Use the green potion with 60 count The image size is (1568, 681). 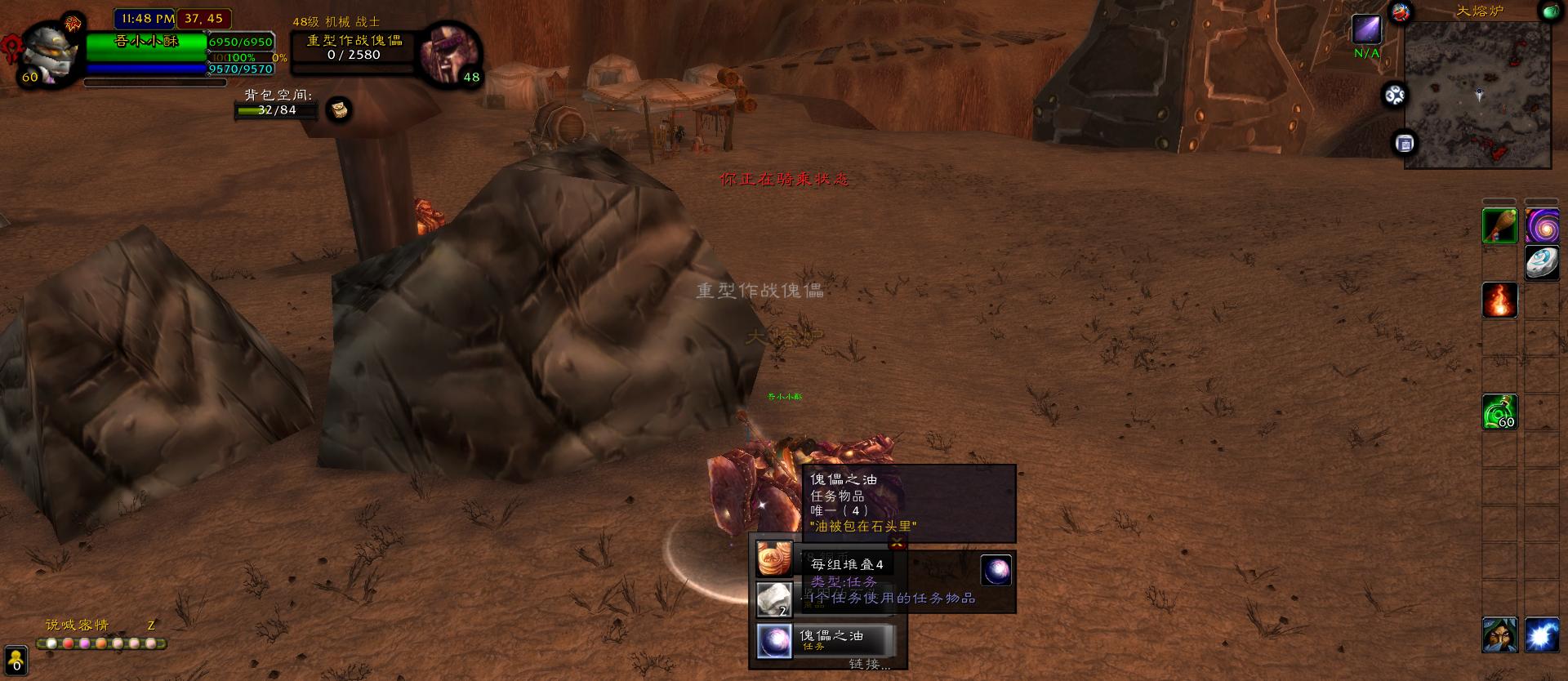(1499, 412)
